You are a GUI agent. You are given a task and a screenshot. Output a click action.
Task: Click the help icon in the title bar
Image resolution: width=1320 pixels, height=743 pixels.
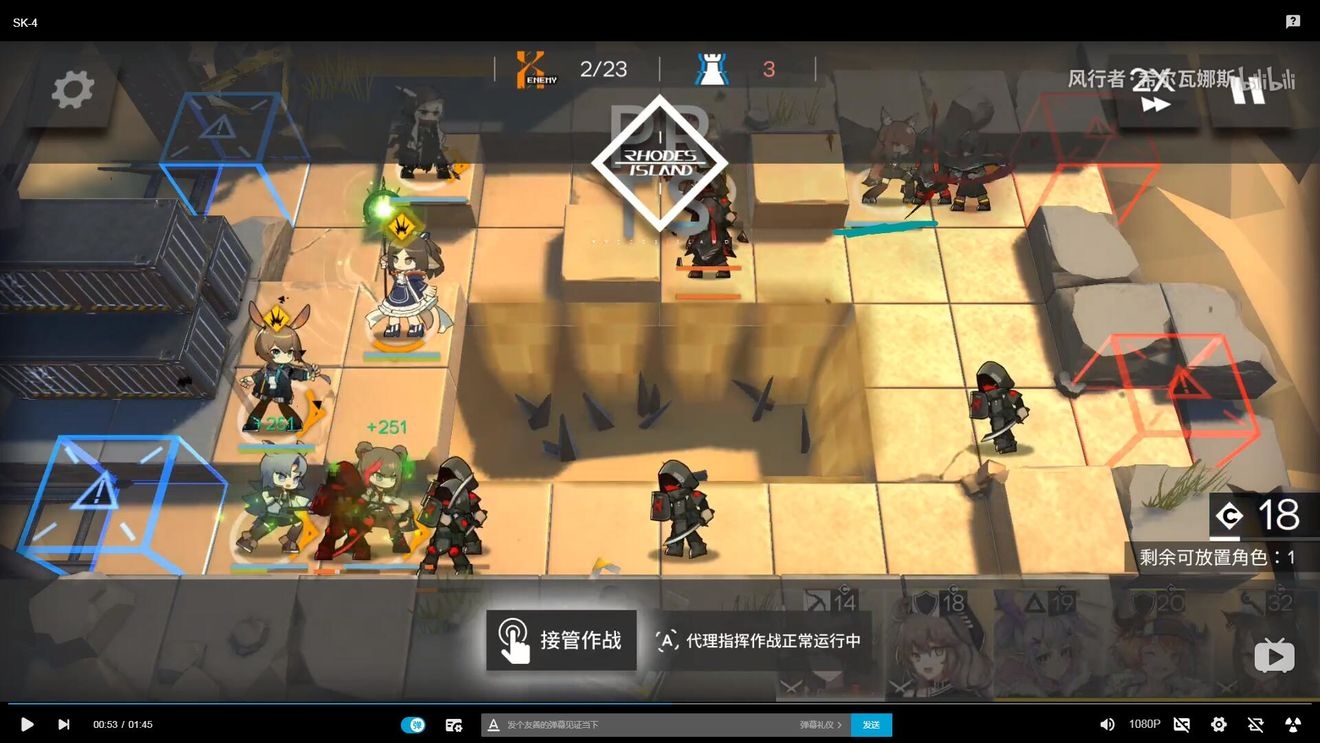[1293, 21]
